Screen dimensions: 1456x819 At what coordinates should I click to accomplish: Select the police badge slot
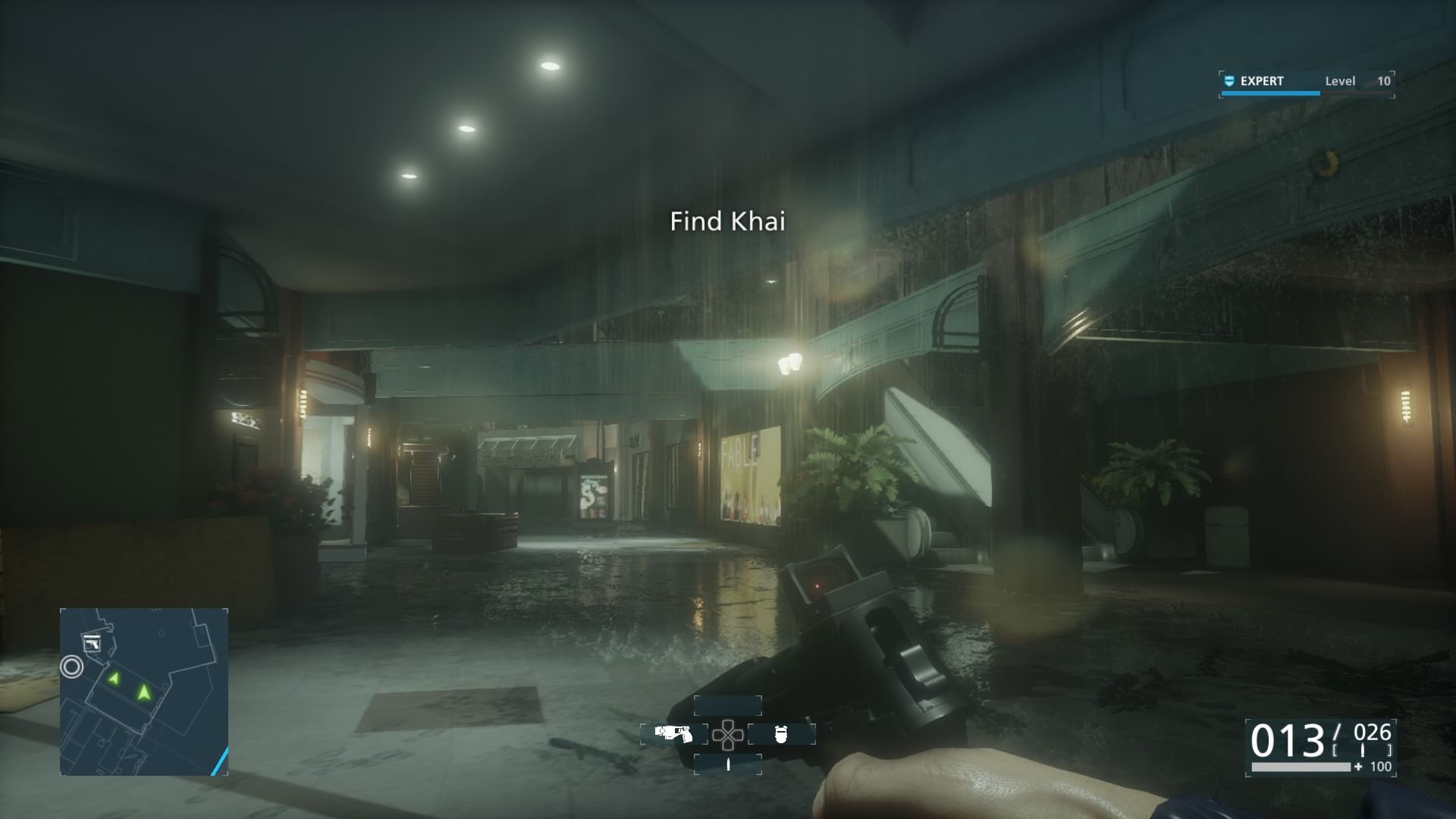click(782, 734)
